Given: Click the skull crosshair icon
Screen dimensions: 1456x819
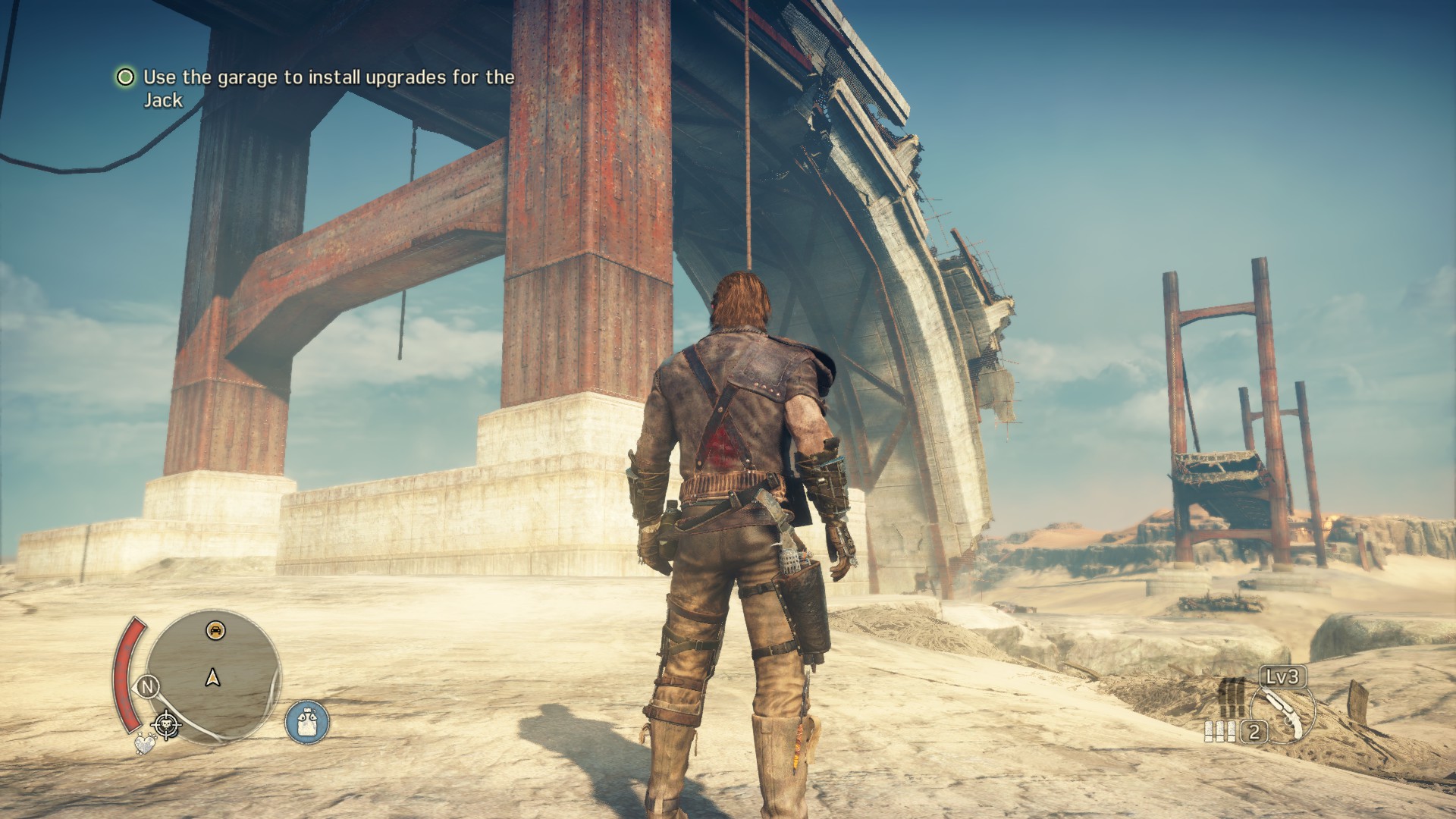Looking at the screenshot, I should click(x=166, y=725).
